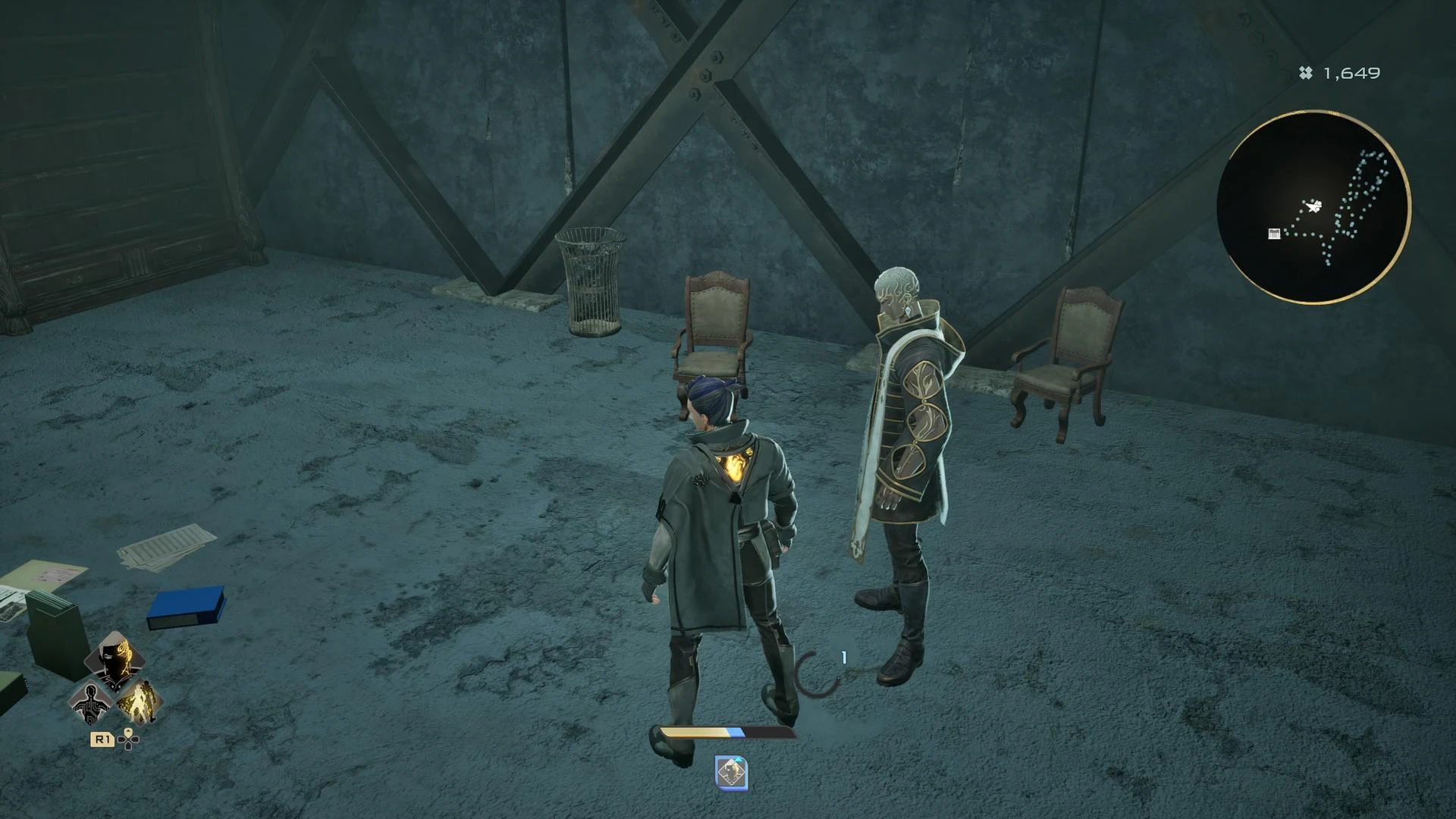
Task: Activate the circuit-body silhouette ability
Action: [x=91, y=702]
